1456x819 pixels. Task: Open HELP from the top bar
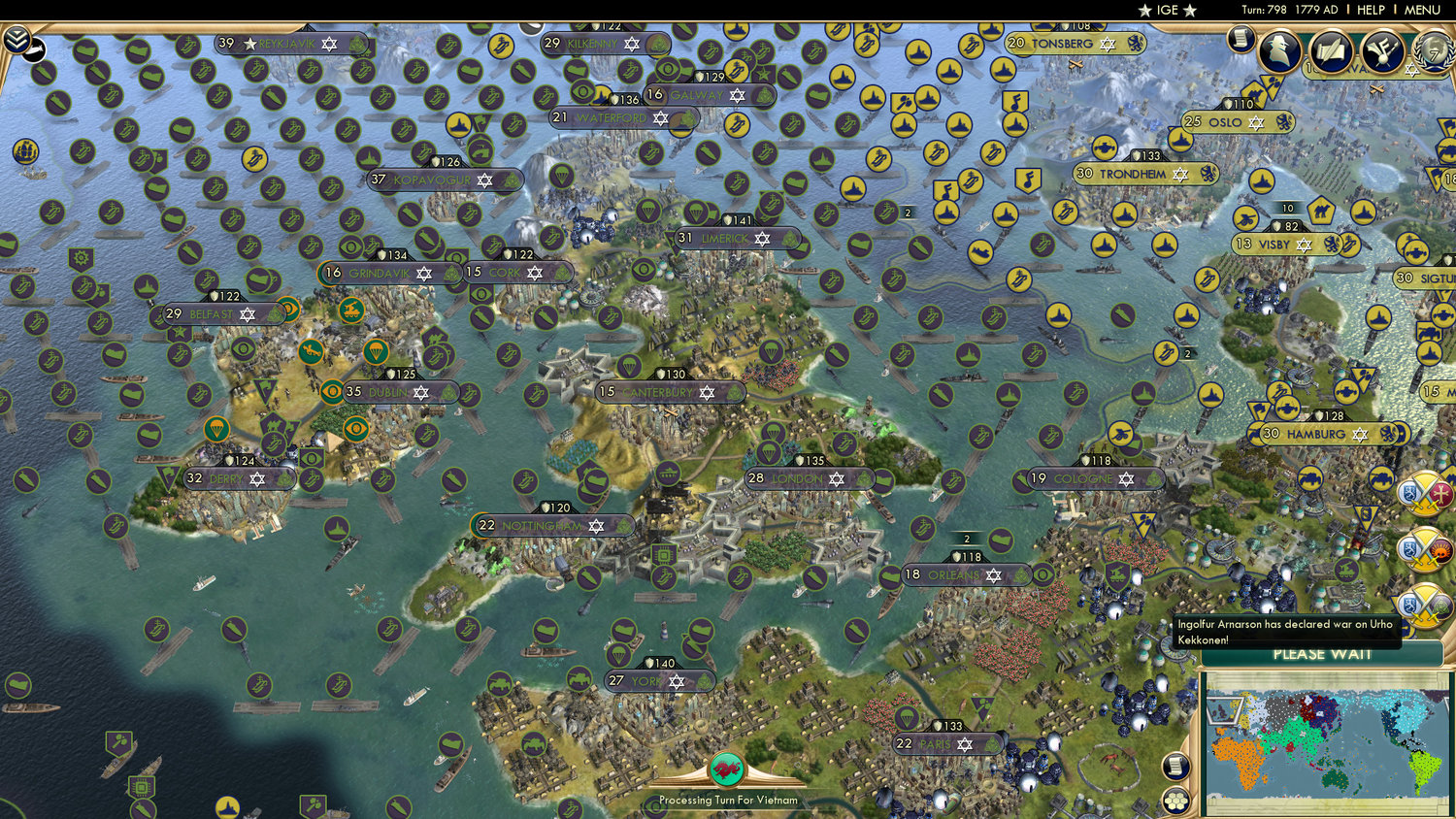pos(1372,10)
